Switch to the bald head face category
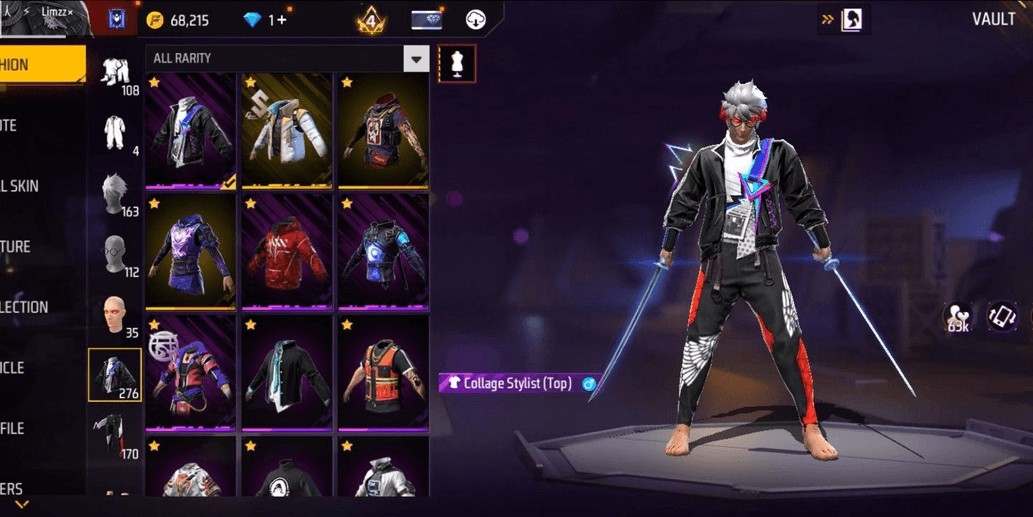 (116, 315)
